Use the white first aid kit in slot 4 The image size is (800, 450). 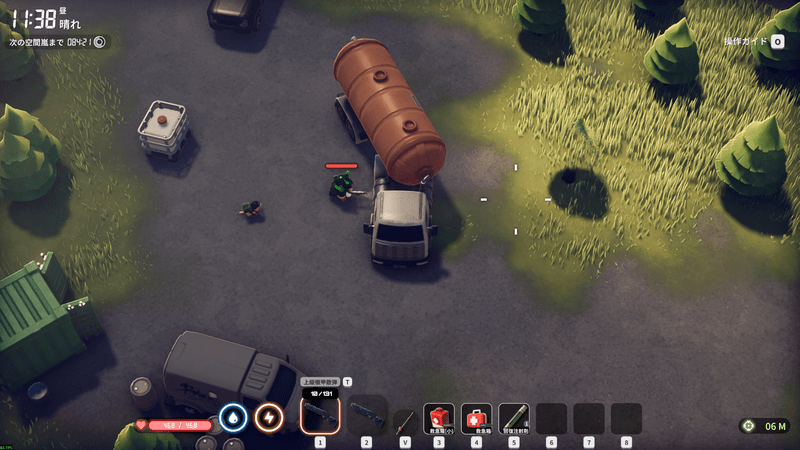476,417
